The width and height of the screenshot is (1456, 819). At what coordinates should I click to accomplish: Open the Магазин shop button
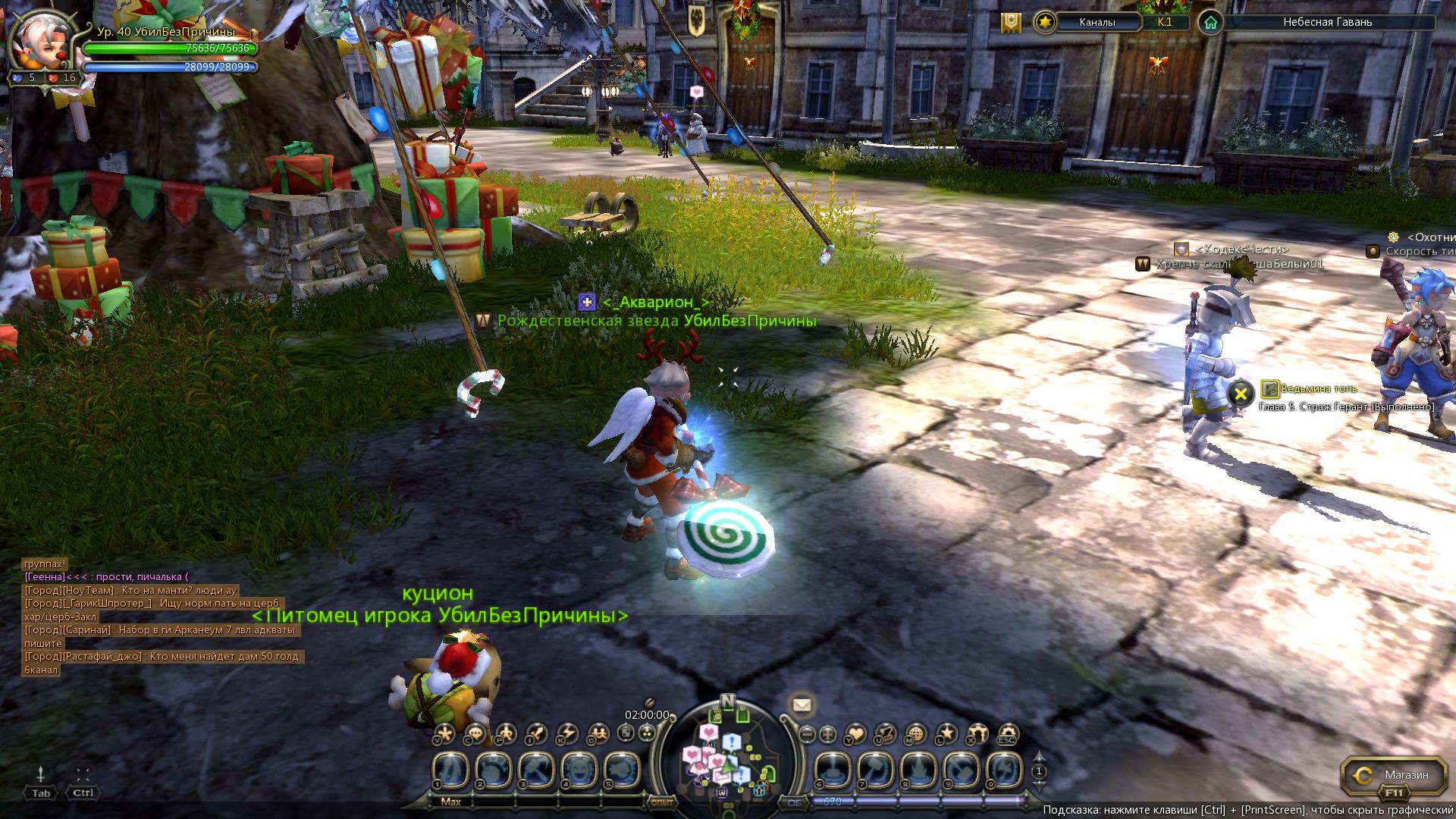(x=1395, y=776)
